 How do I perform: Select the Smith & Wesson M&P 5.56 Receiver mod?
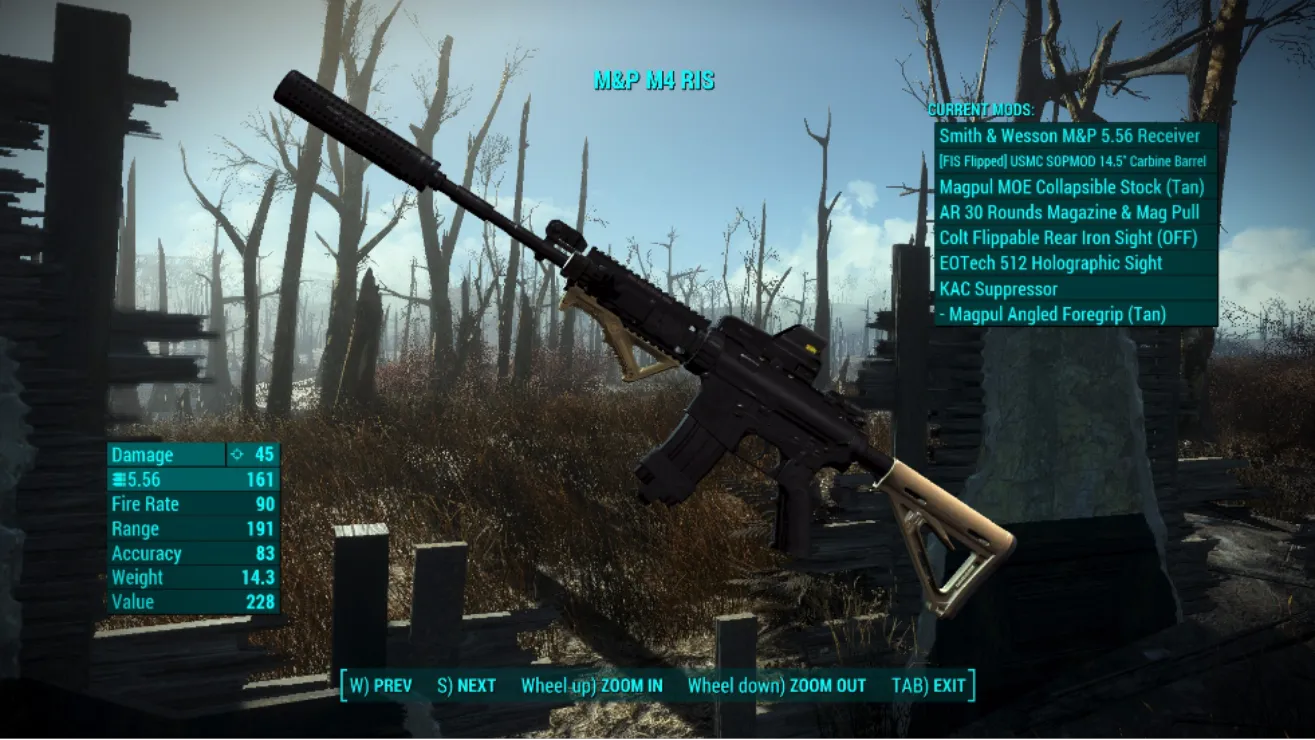pos(1075,136)
